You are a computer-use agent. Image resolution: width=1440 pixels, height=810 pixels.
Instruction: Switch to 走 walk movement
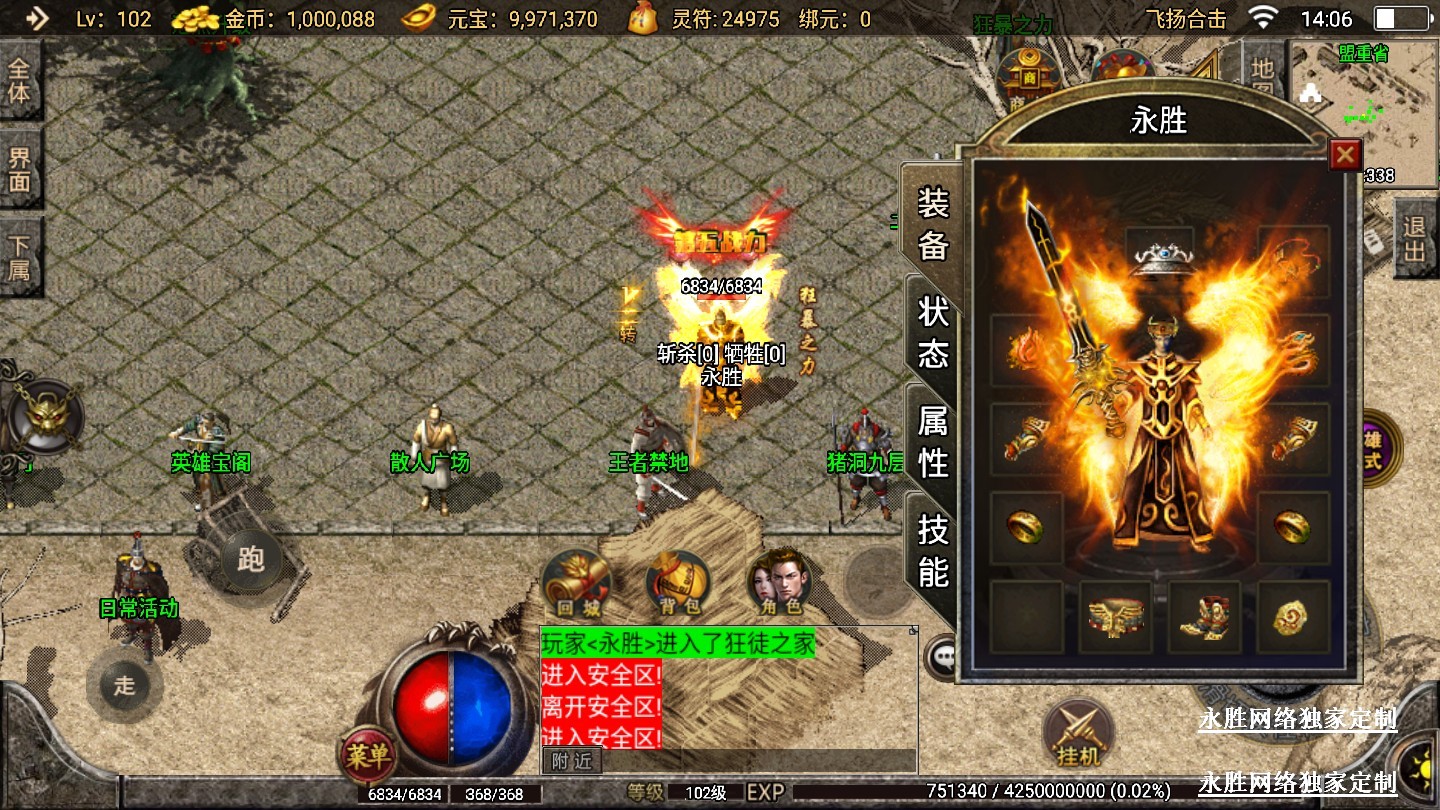coord(124,685)
